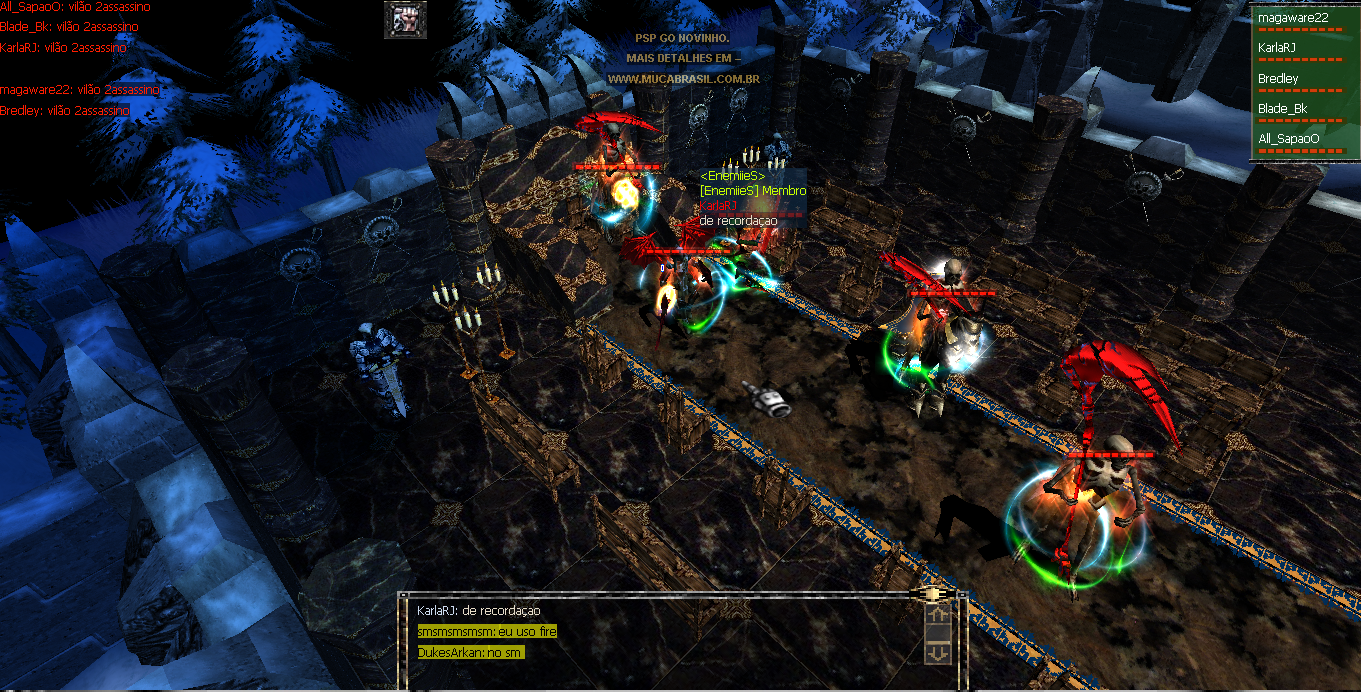Choose KarlaRJ in the party list
Image resolution: width=1361 pixels, height=692 pixels.
pyautogui.click(x=1277, y=47)
